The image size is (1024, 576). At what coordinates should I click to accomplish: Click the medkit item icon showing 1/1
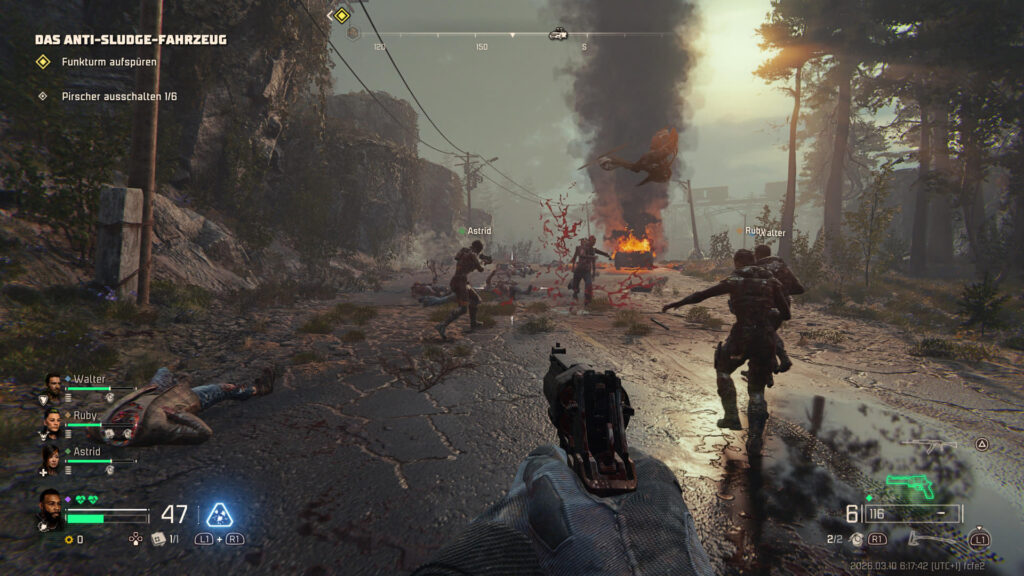tap(158, 538)
